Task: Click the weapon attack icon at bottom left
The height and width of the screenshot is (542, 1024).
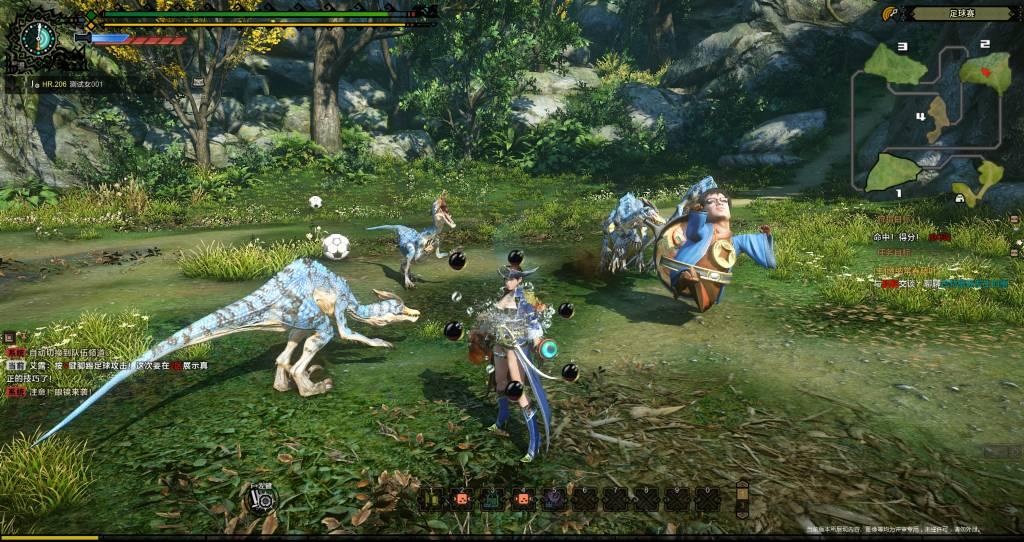Action: click(261, 498)
